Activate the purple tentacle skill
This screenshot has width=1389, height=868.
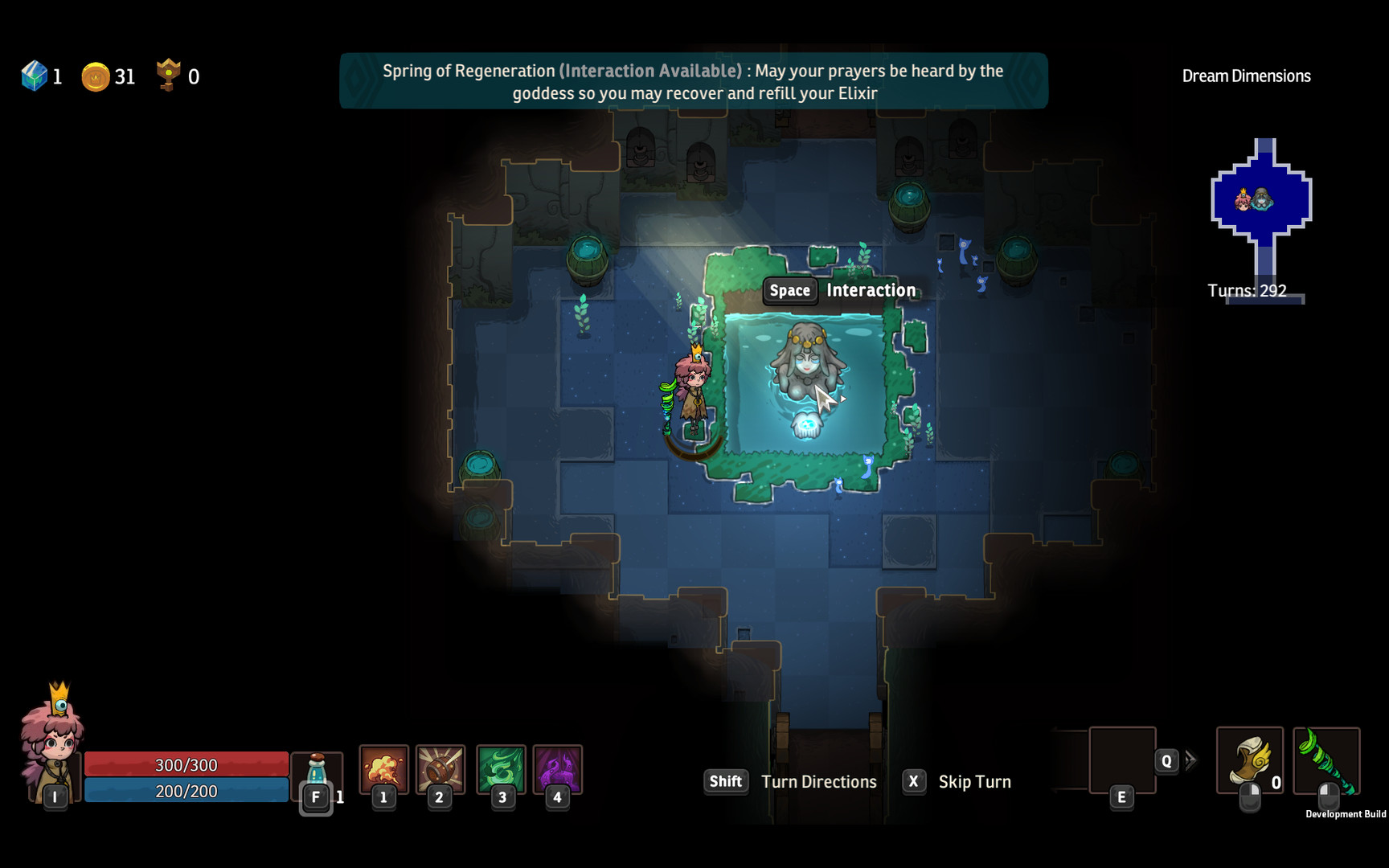557,768
